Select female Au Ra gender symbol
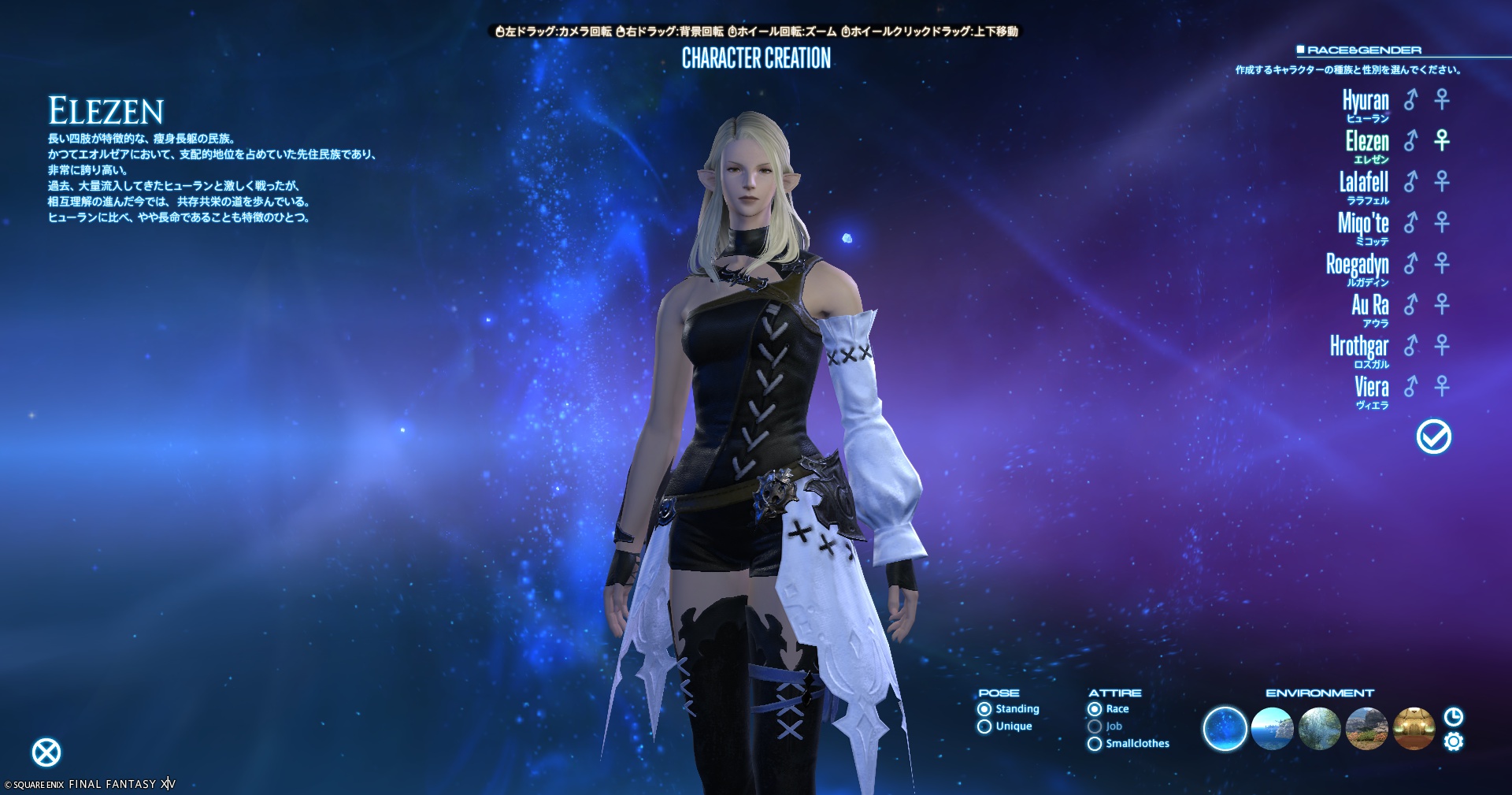 [1442, 305]
